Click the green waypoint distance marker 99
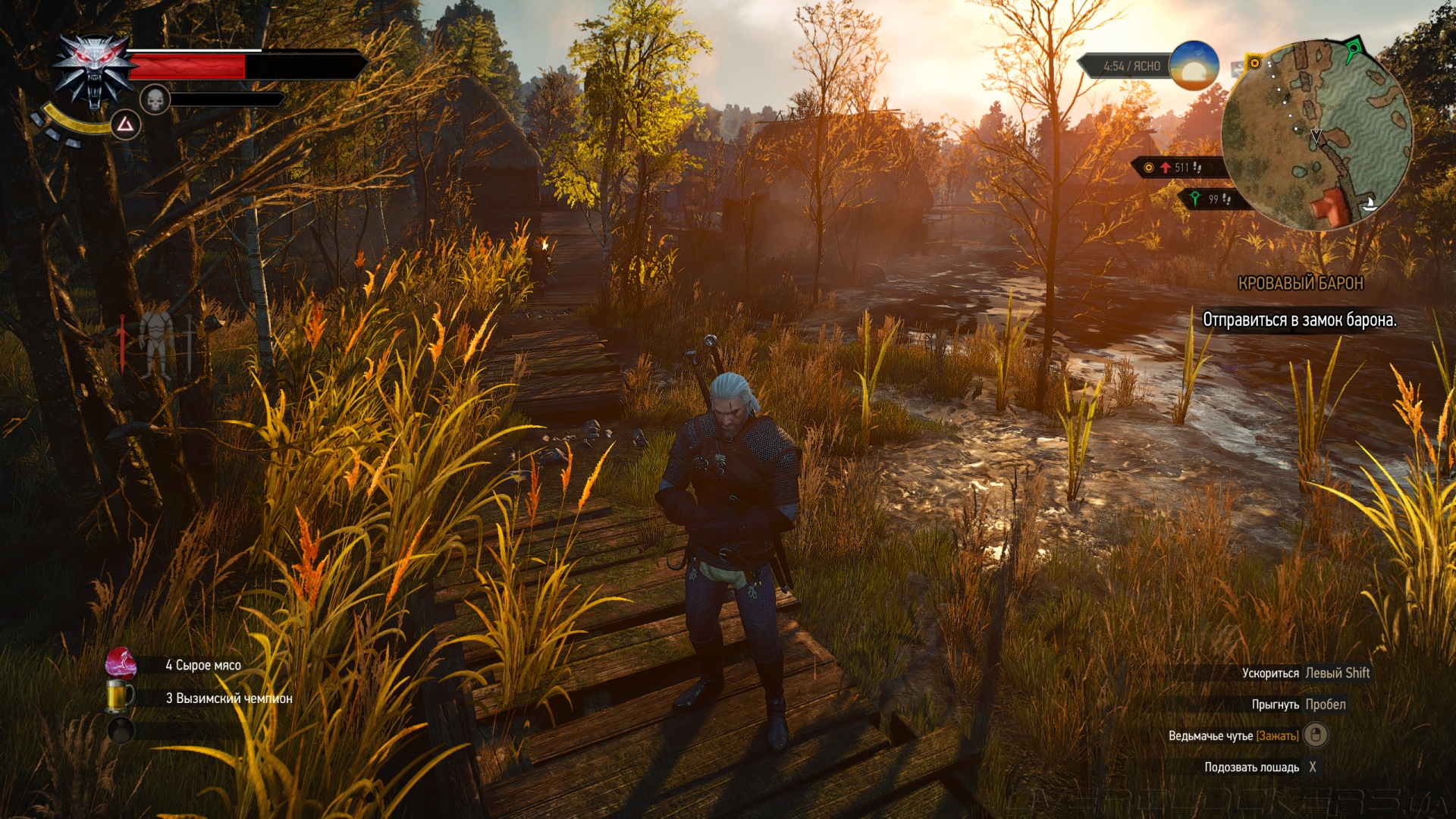 click(1210, 199)
